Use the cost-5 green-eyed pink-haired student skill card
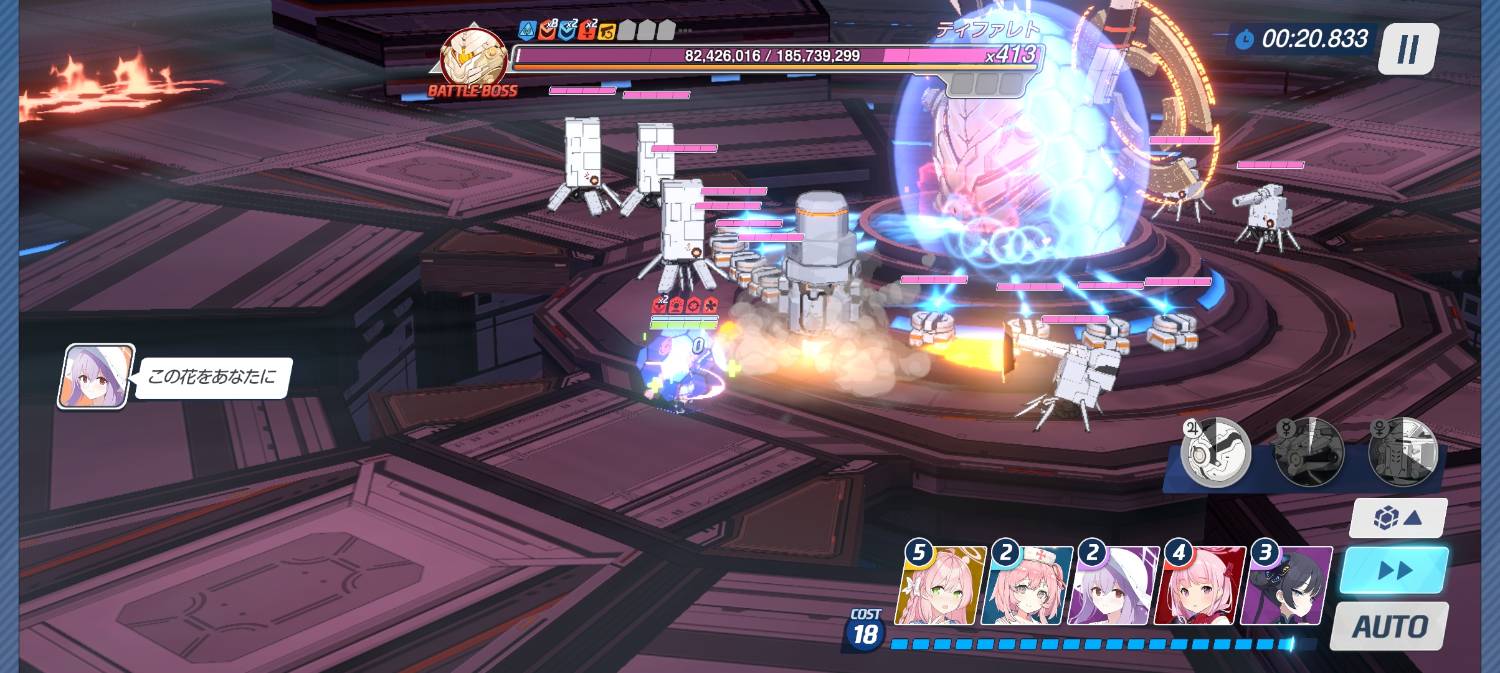The image size is (1500, 673). (x=940, y=586)
